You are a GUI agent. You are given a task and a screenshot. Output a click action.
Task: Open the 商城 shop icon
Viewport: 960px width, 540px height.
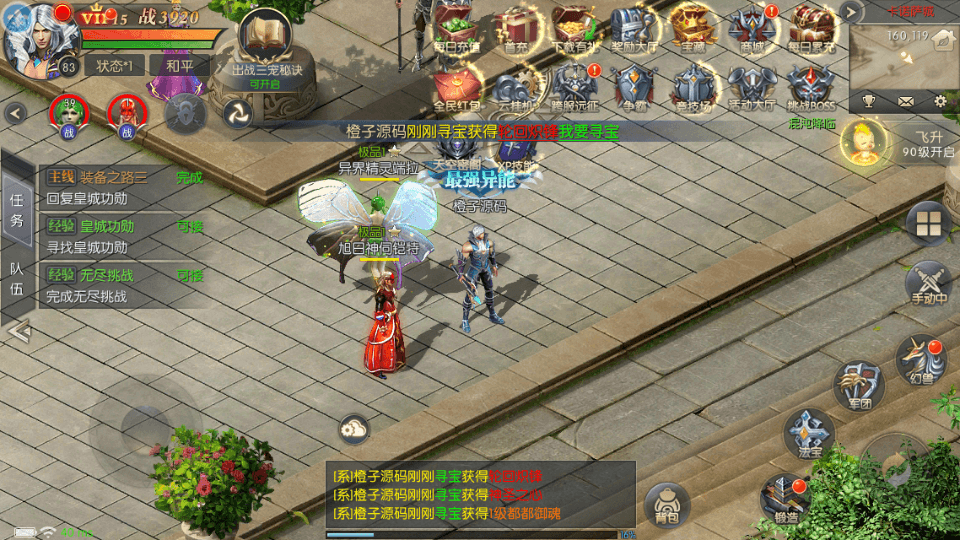coord(752,29)
